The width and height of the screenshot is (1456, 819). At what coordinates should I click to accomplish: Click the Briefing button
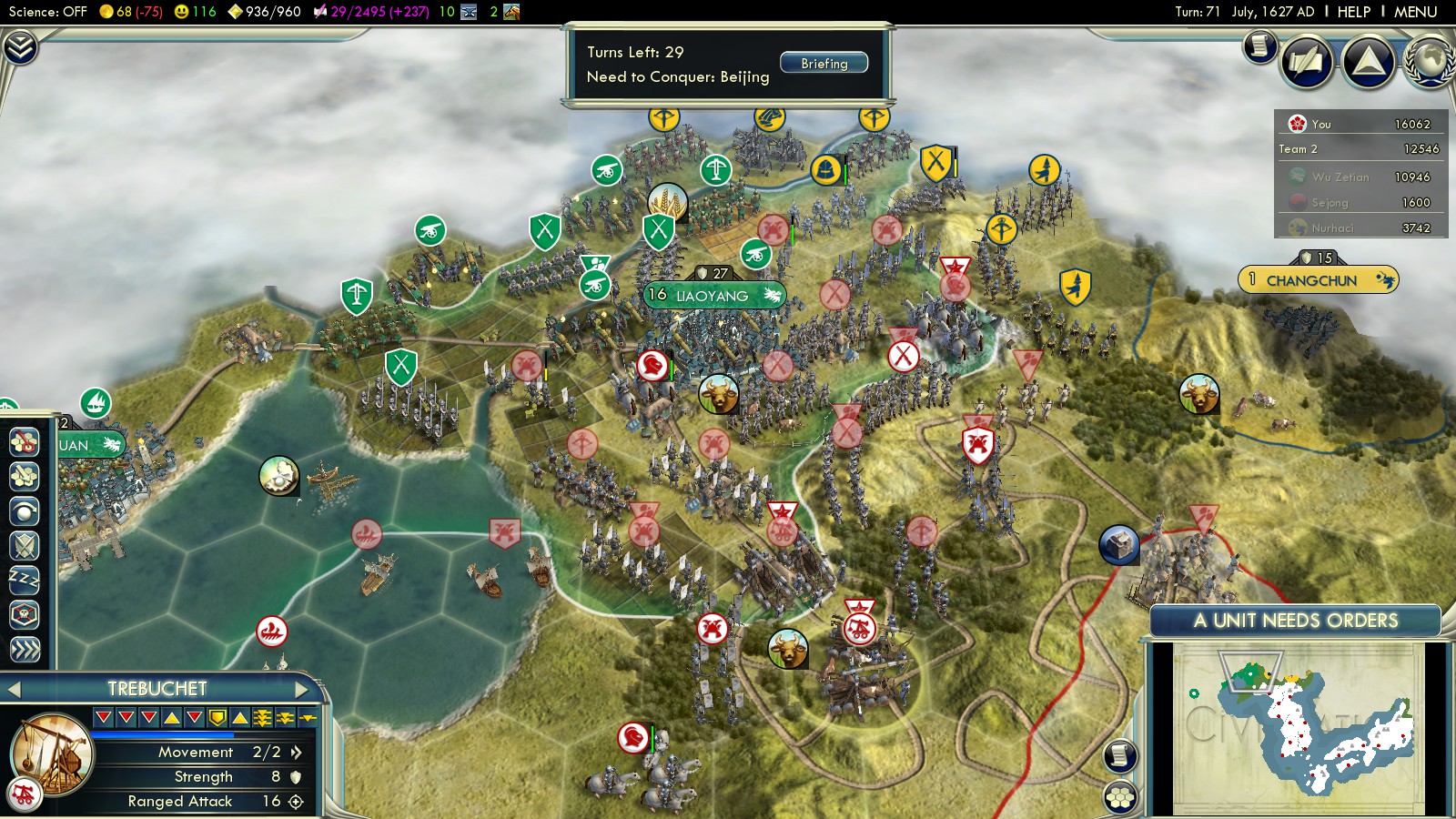[x=824, y=64]
